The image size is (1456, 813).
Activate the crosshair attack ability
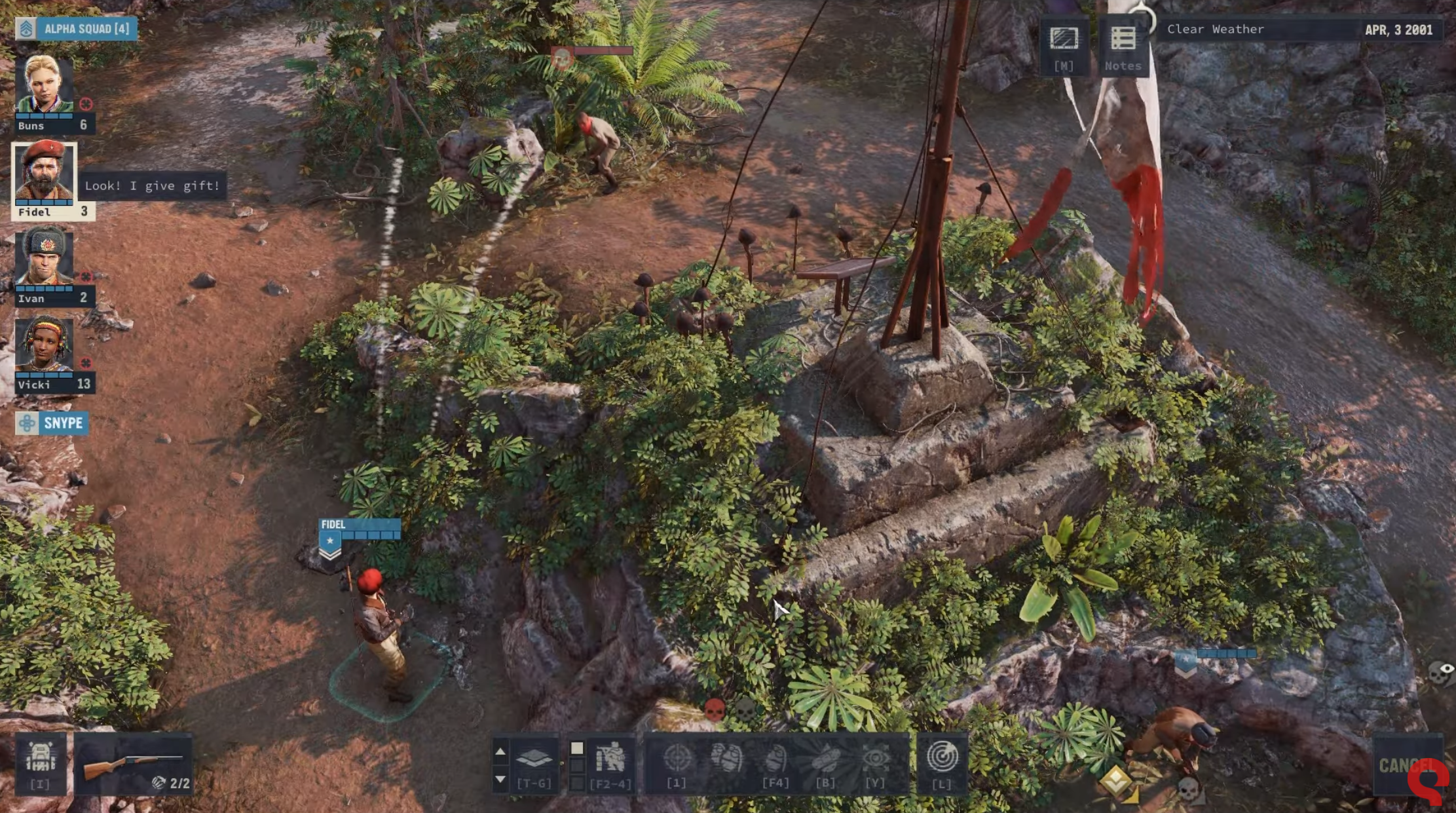pos(677,760)
